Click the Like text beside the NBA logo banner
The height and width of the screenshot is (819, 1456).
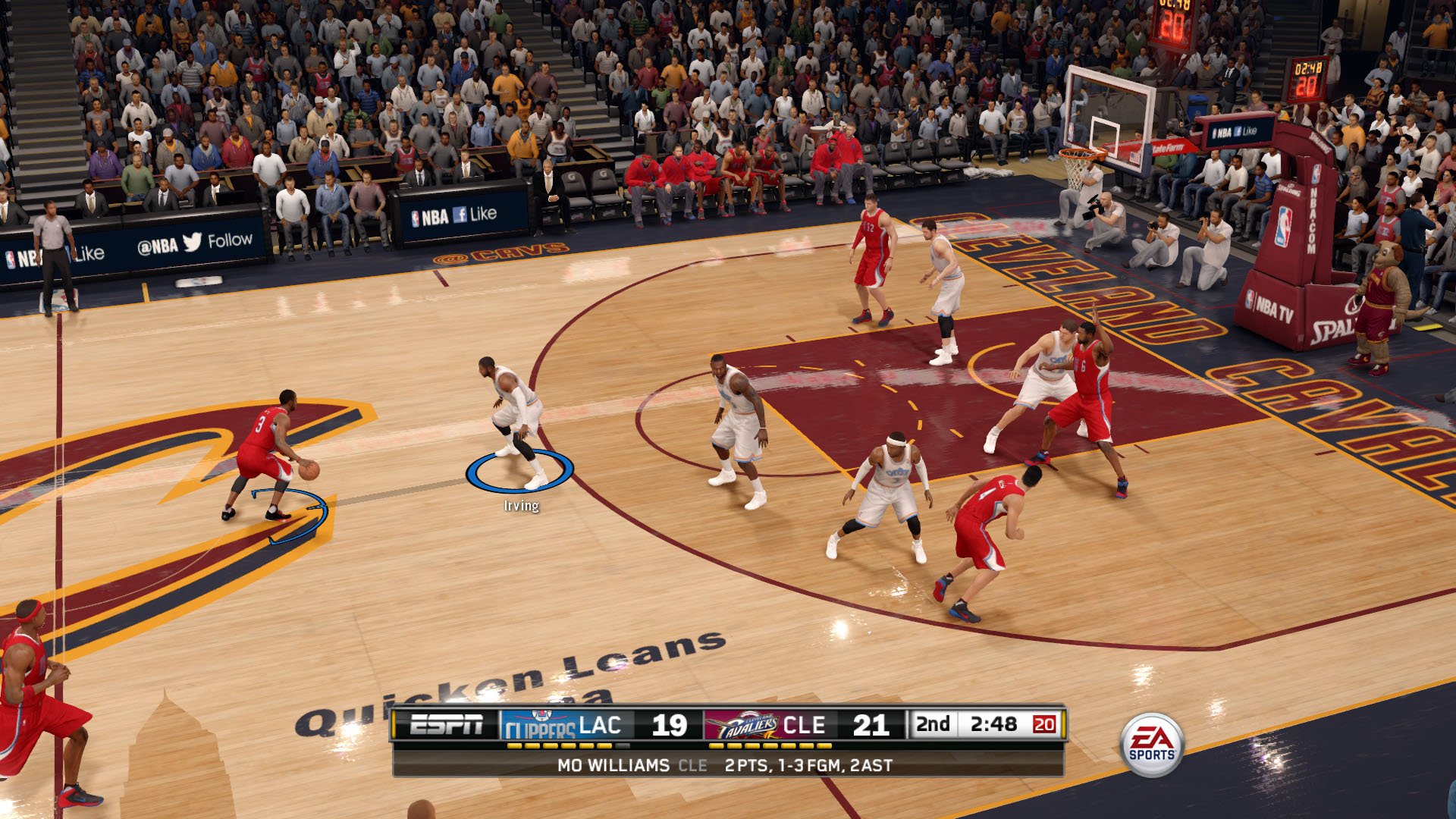click(x=483, y=215)
